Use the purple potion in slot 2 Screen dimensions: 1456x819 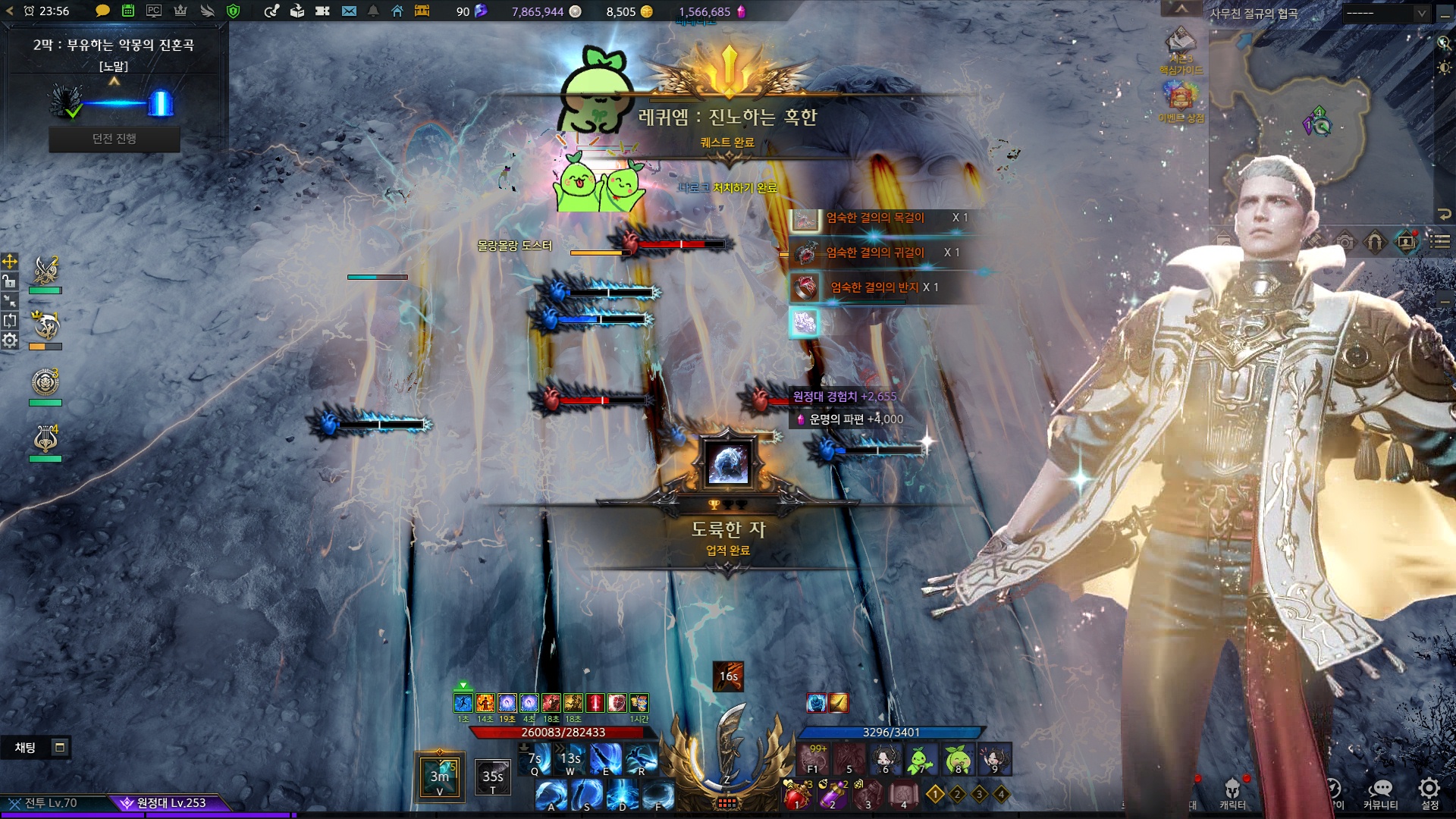[x=832, y=795]
